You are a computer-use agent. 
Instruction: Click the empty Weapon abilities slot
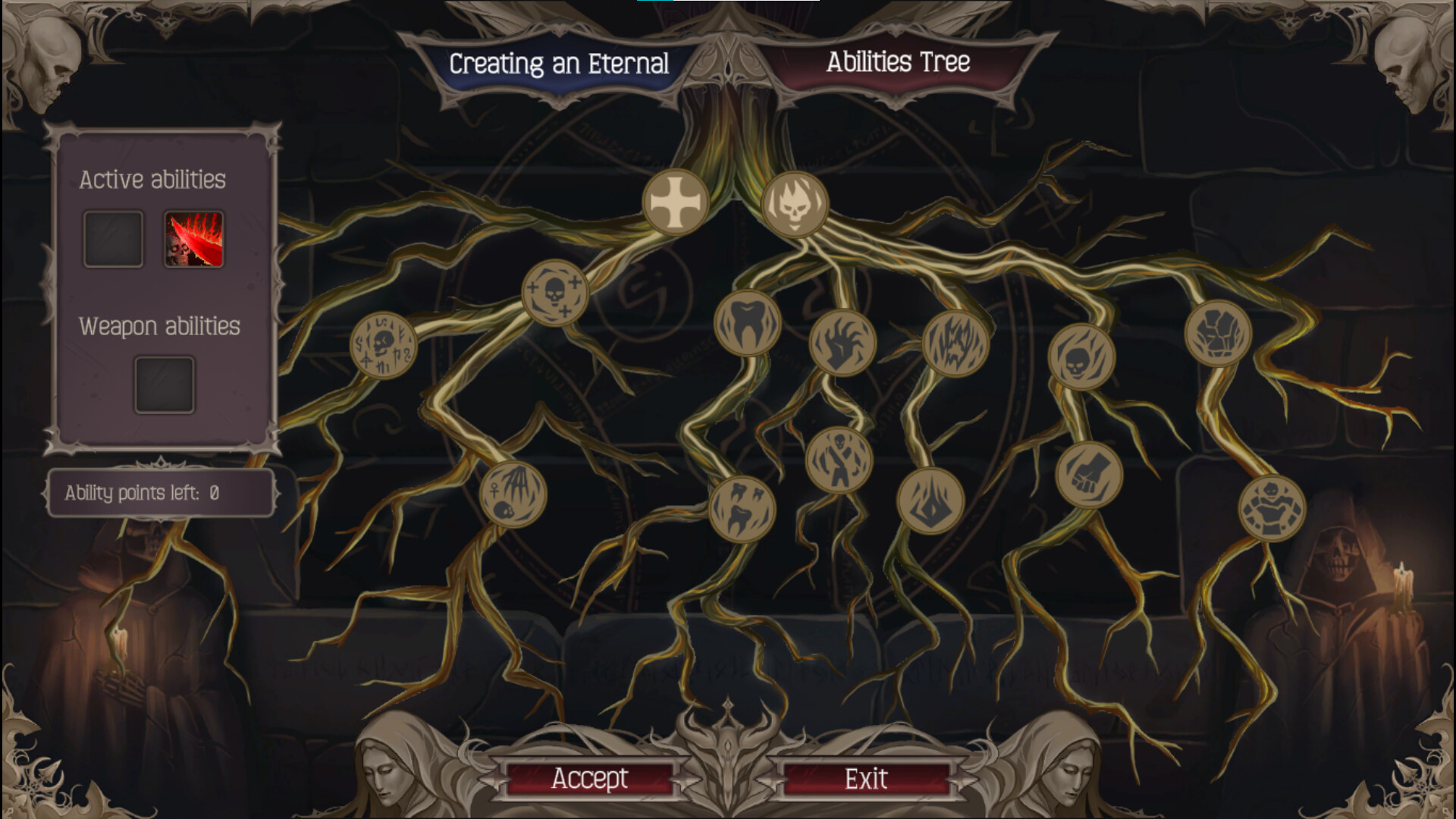(164, 384)
